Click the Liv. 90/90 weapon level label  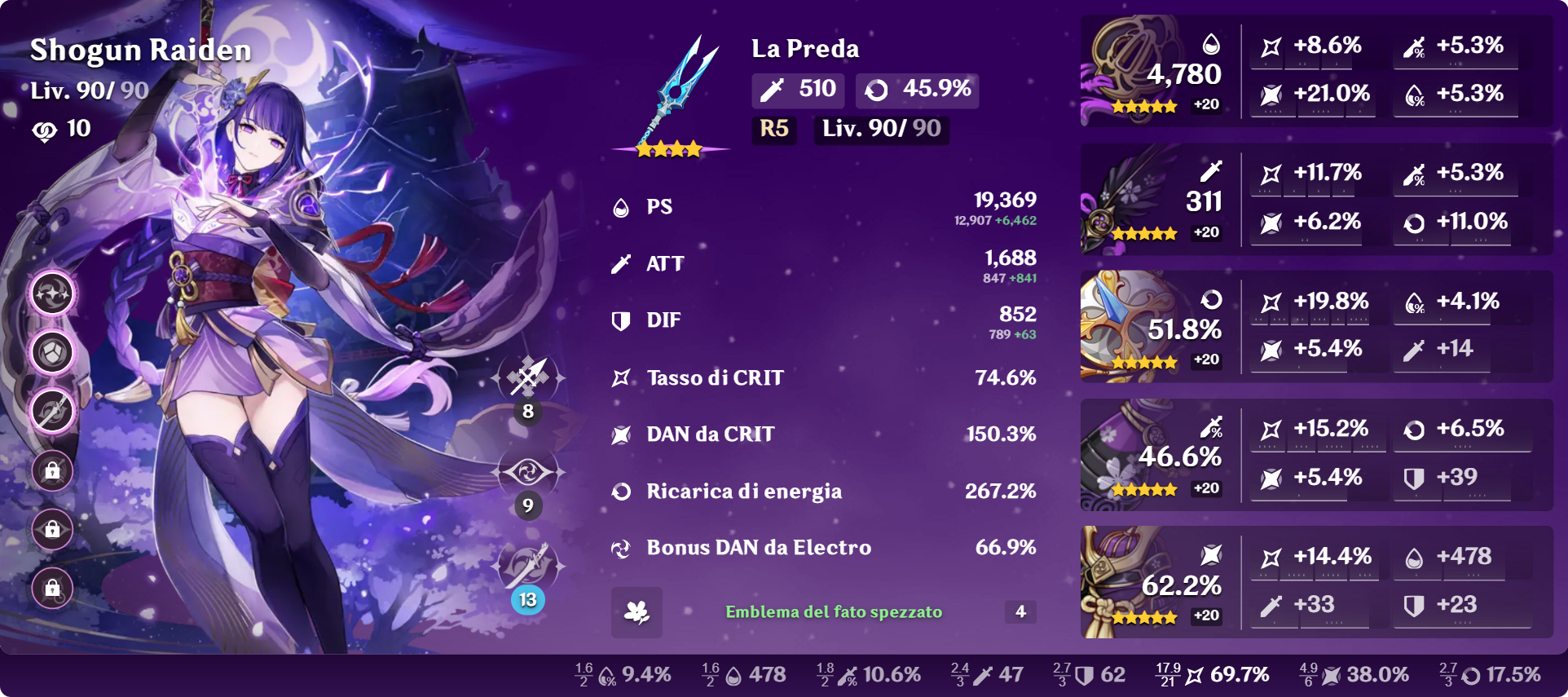pyautogui.click(x=881, y=129)
